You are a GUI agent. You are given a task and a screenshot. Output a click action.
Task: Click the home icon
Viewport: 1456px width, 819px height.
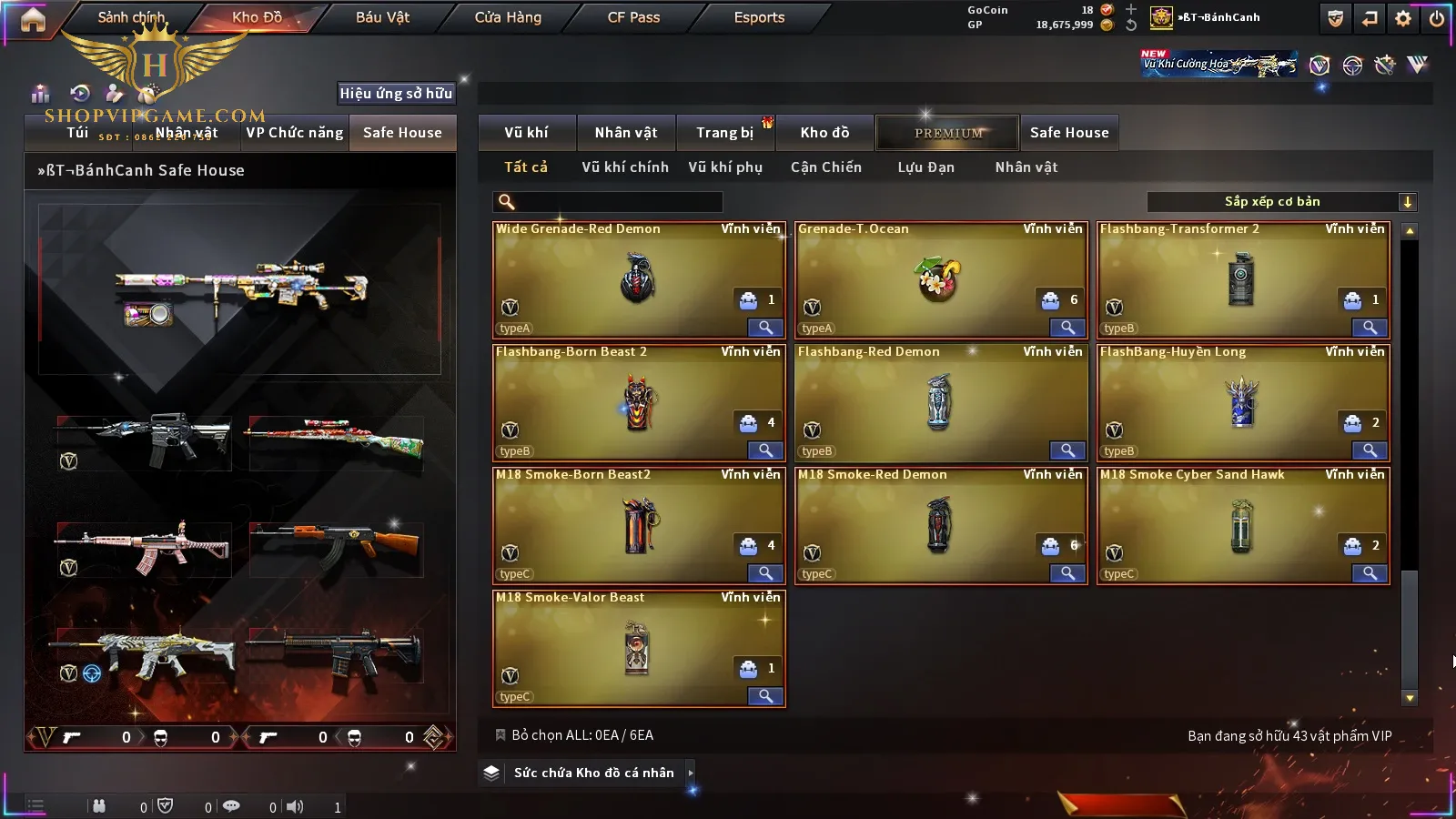(33, 19)
